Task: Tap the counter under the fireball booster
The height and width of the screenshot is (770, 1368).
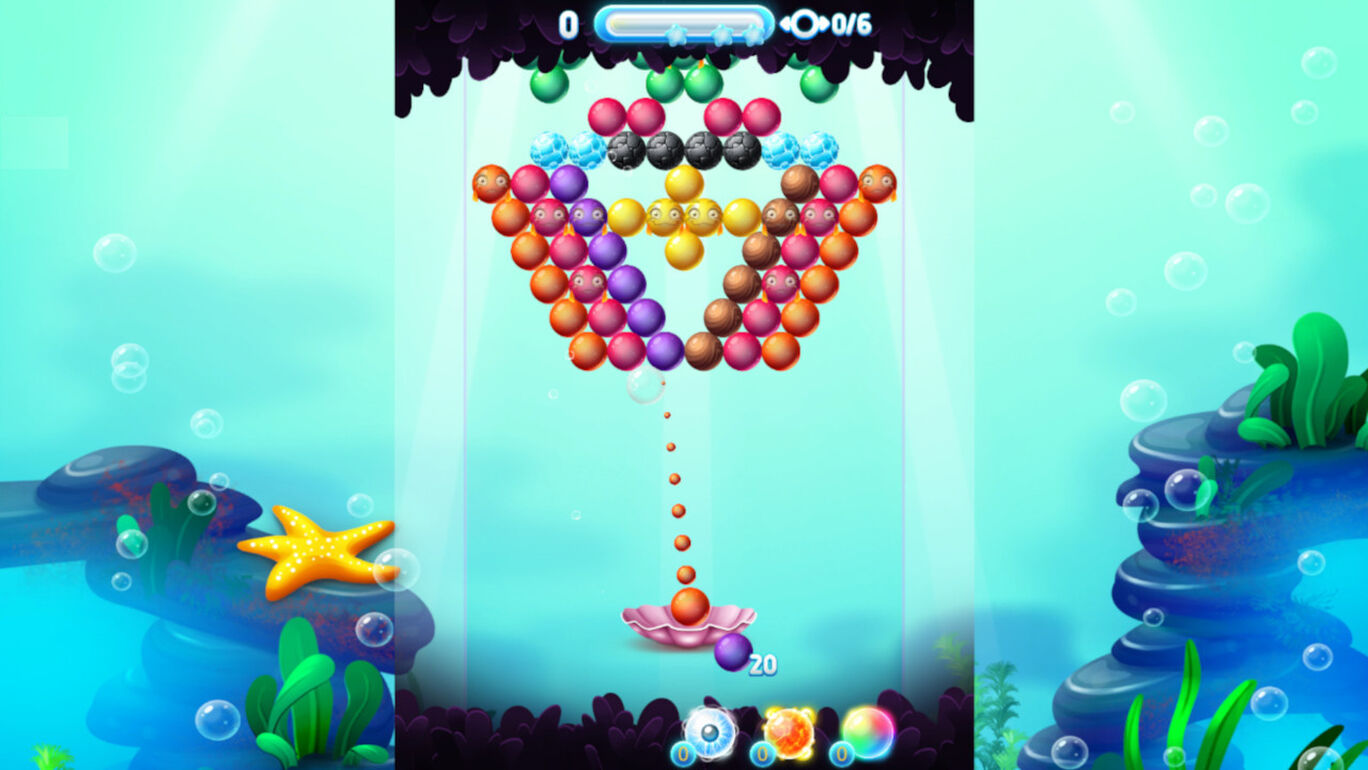Action: click(x=761, y=752)
